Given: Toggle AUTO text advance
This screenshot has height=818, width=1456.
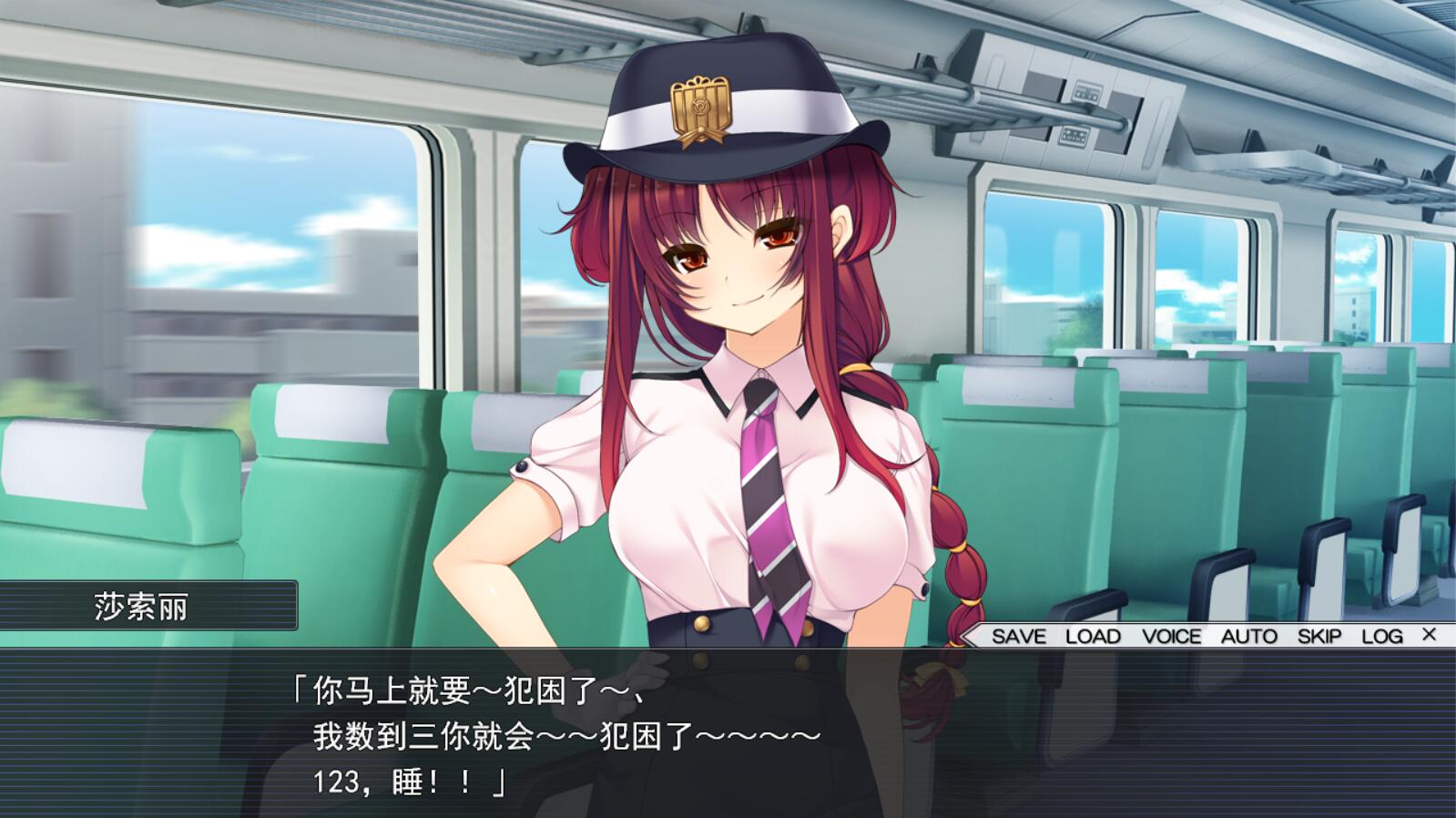Looking at the screenshot, I should pyautogui.click(x=1248, y=636).
